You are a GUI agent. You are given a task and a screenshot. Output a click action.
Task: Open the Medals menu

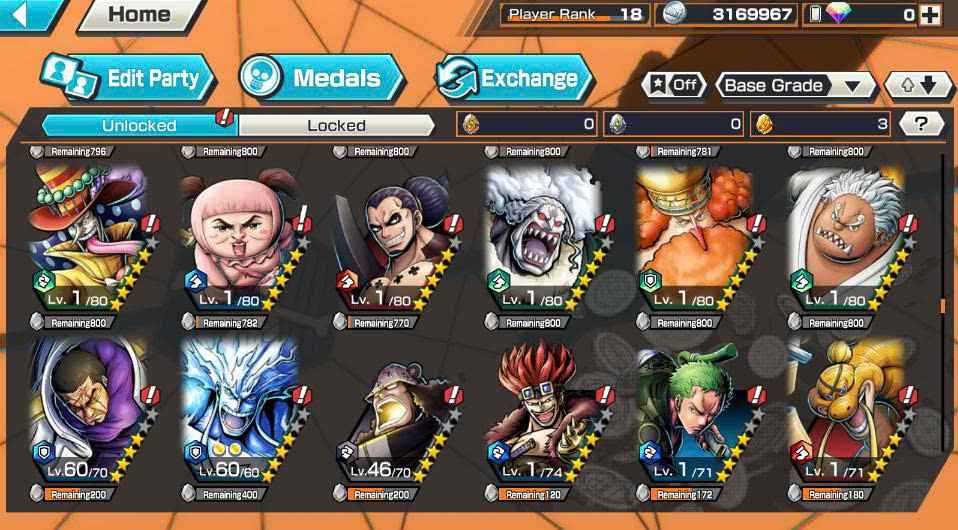click(x=320, y=79)
